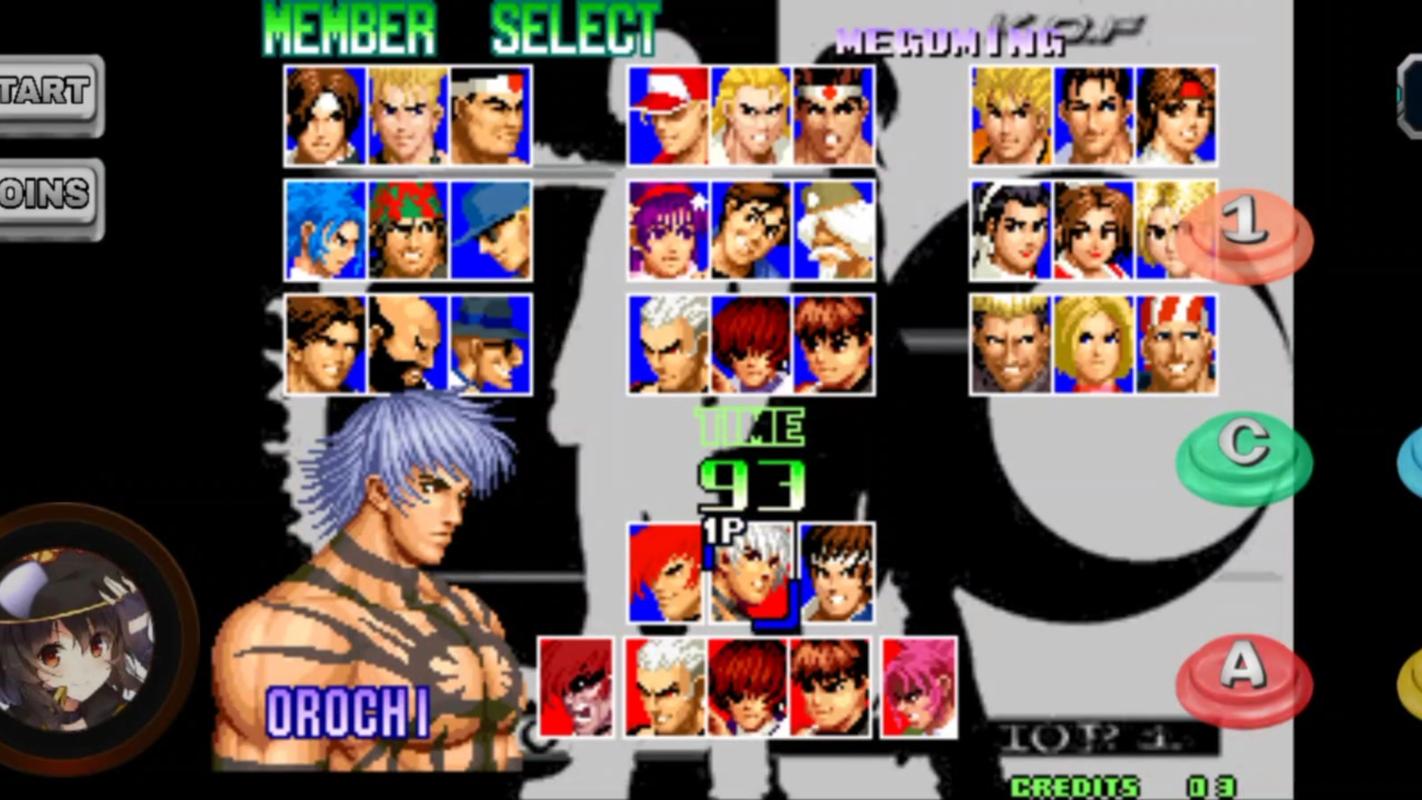The image size is (1422, 800).
Task: Choose Blue Mary with the blonde bob
Action: (x=1093, y=344)
